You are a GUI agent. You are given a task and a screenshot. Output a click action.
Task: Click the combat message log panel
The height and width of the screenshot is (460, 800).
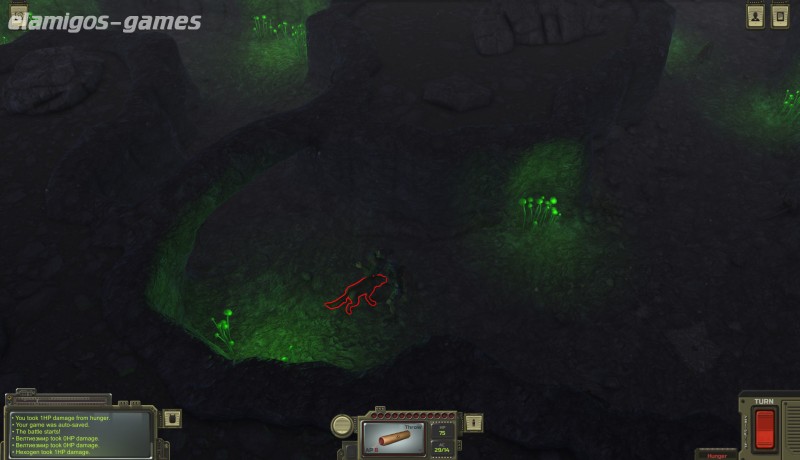tap(80, 433)
